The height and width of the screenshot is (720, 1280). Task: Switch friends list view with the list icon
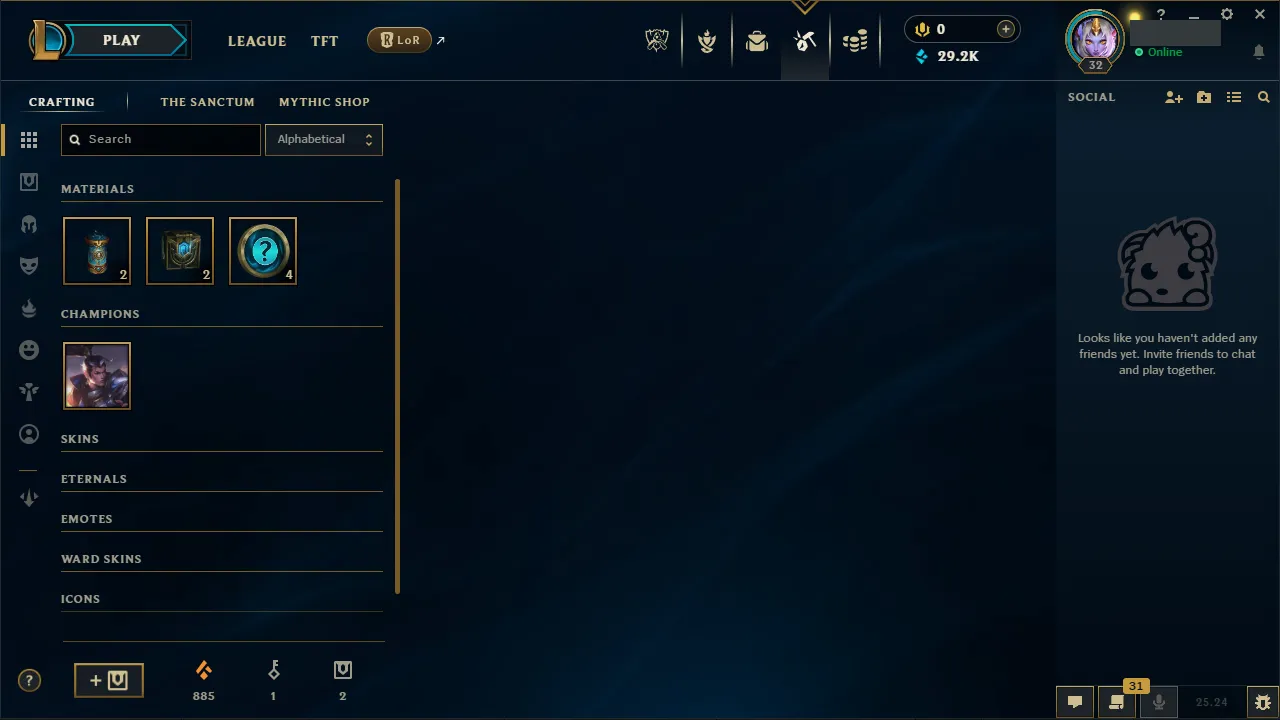[1233, 97]
